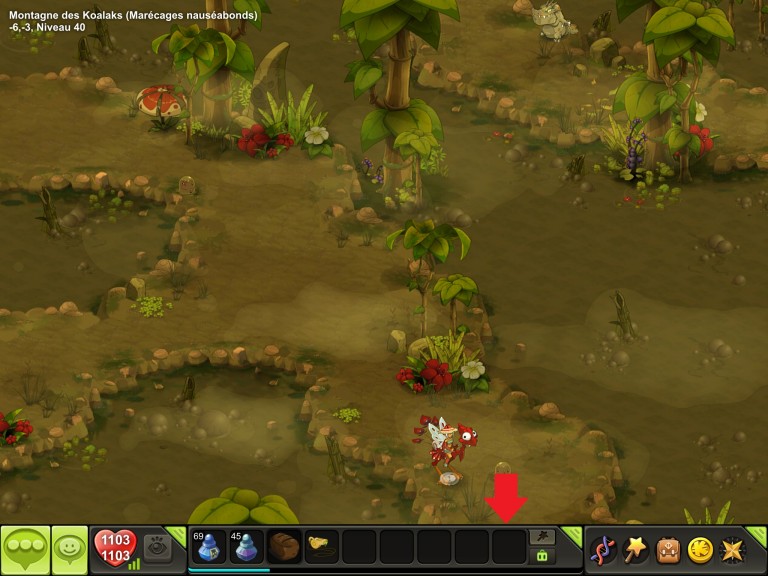Toggle the eye spectator button
Viewport: 768px width, 576px height.
(x=157, y=547)
